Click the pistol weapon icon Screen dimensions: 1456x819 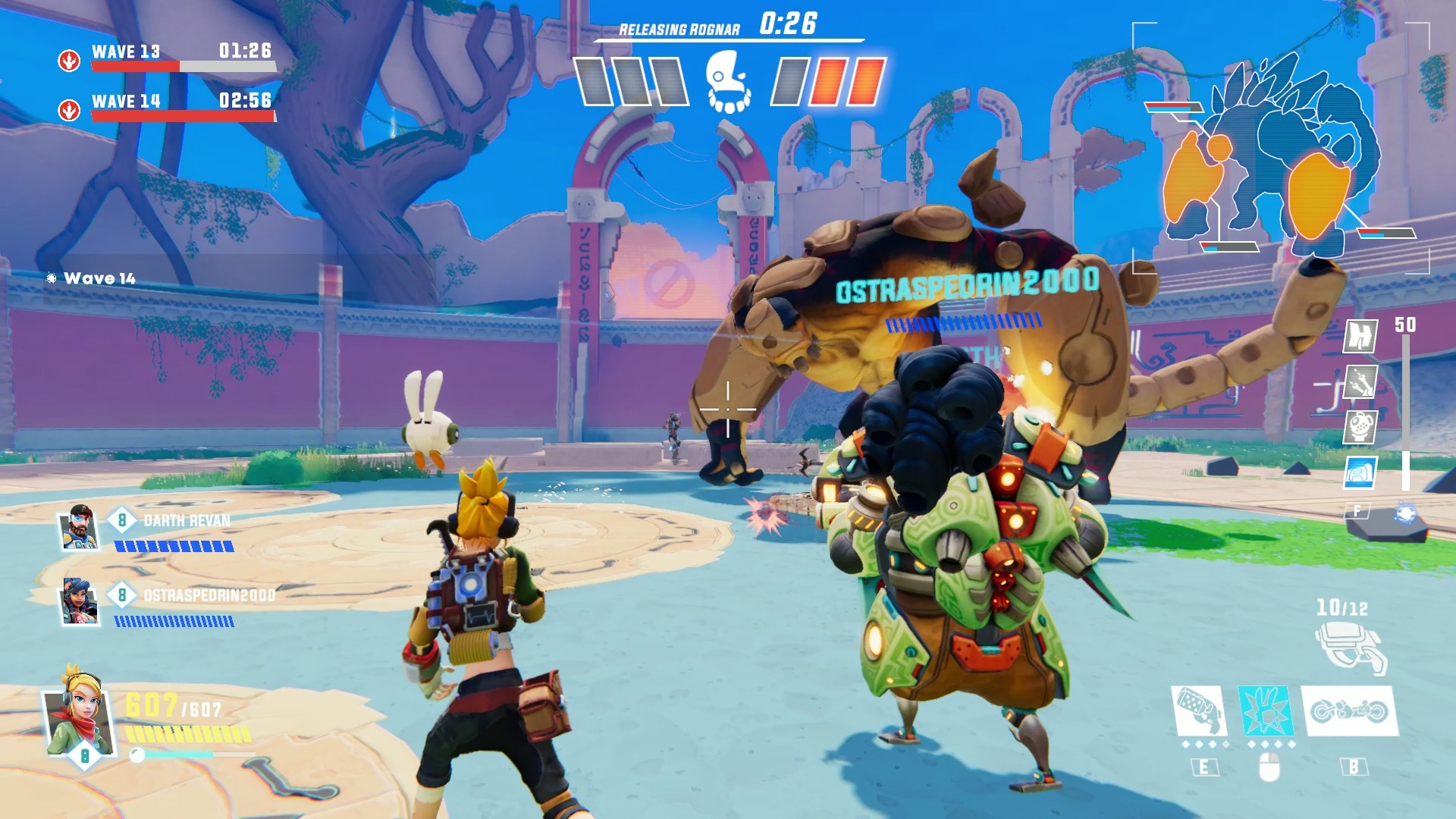click(1351, 646)
